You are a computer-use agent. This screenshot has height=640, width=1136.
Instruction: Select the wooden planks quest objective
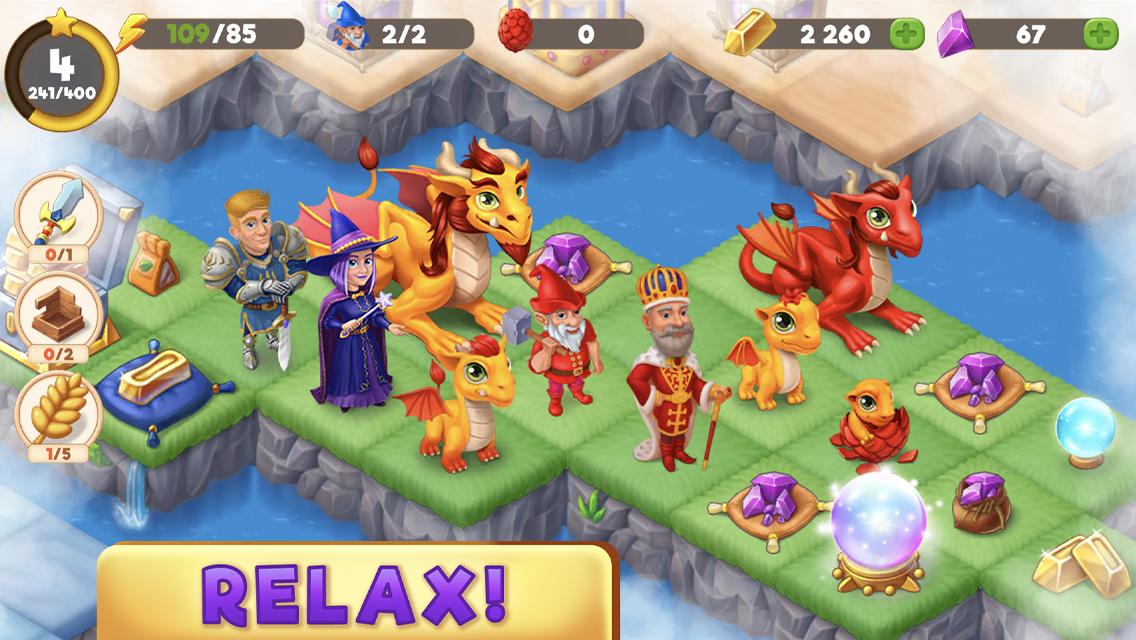59,314
